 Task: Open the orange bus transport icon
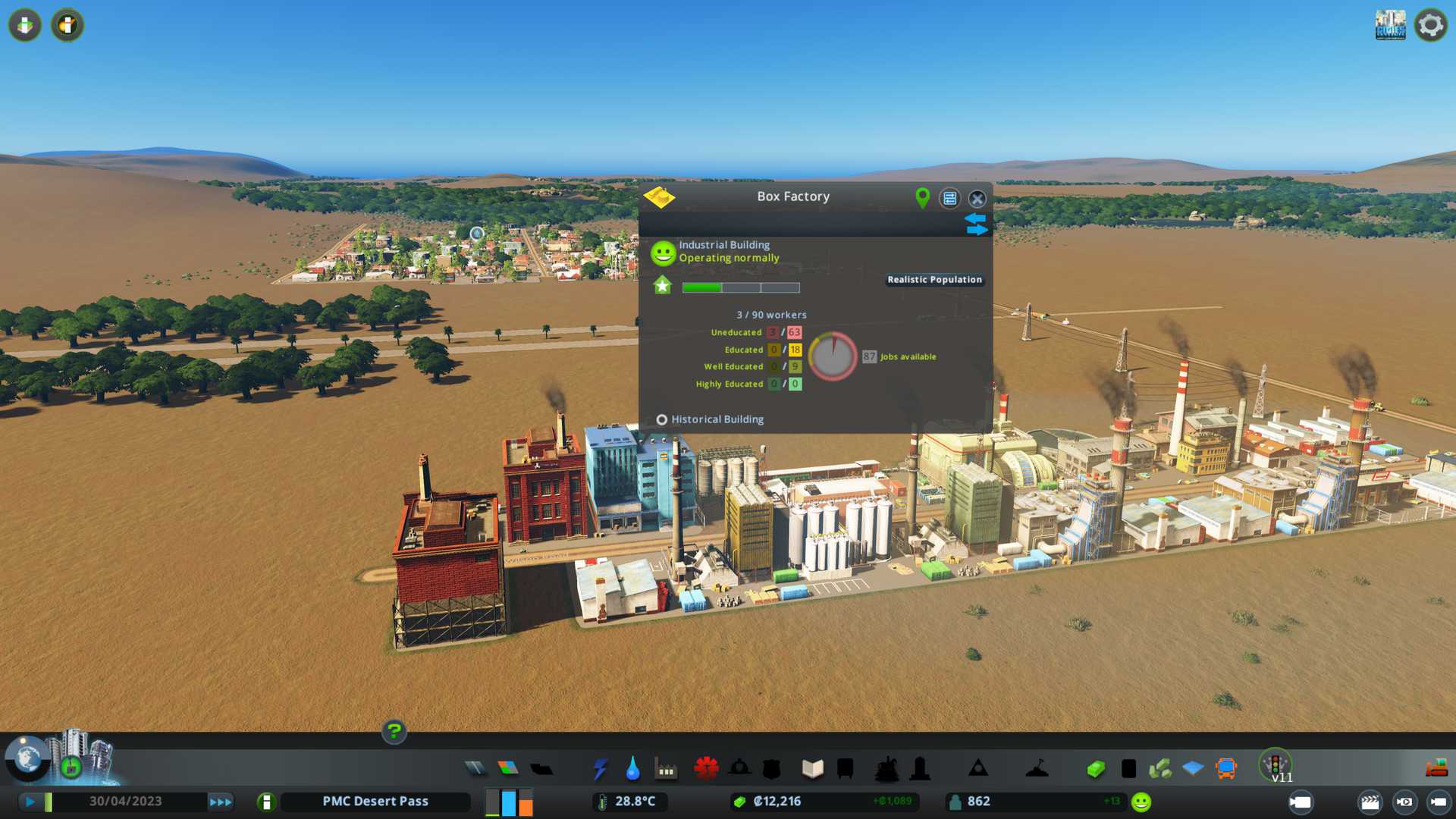[x=1225, y=769]
